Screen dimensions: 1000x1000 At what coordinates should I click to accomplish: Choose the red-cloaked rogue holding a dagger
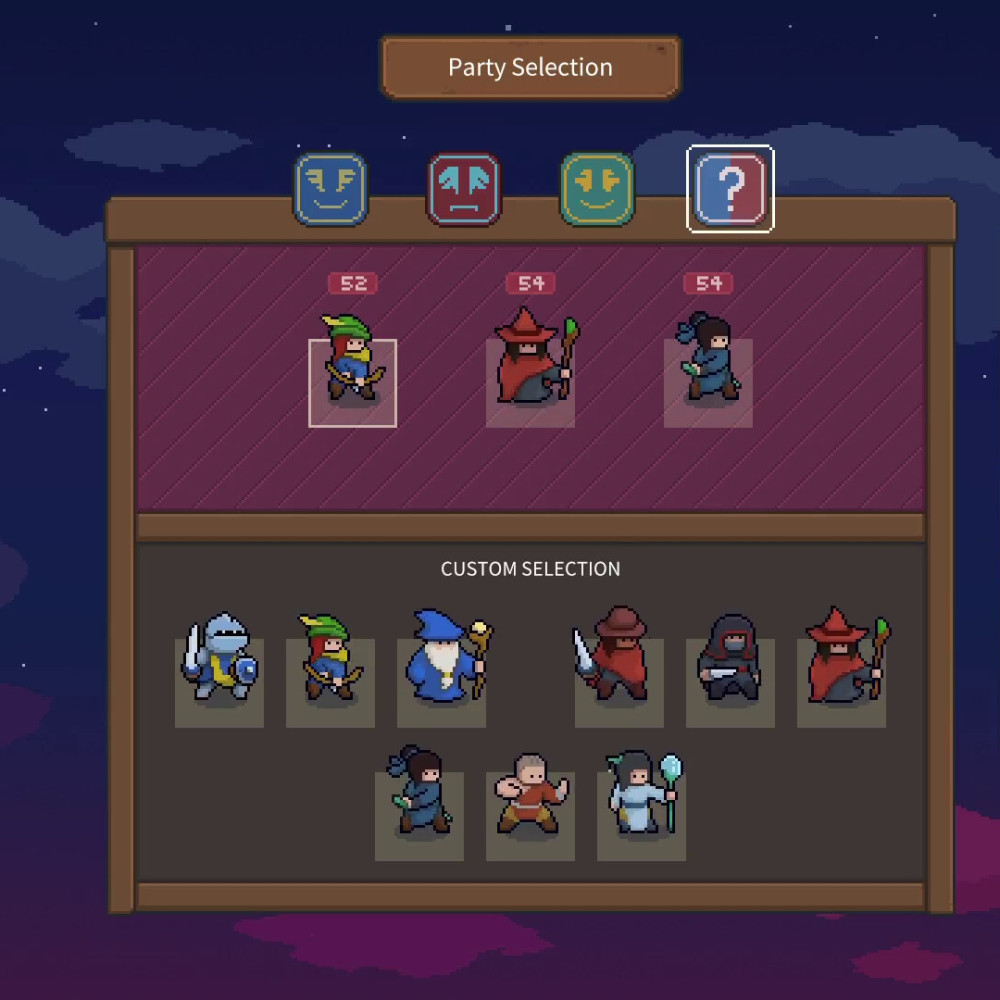[x=619, y=682]
